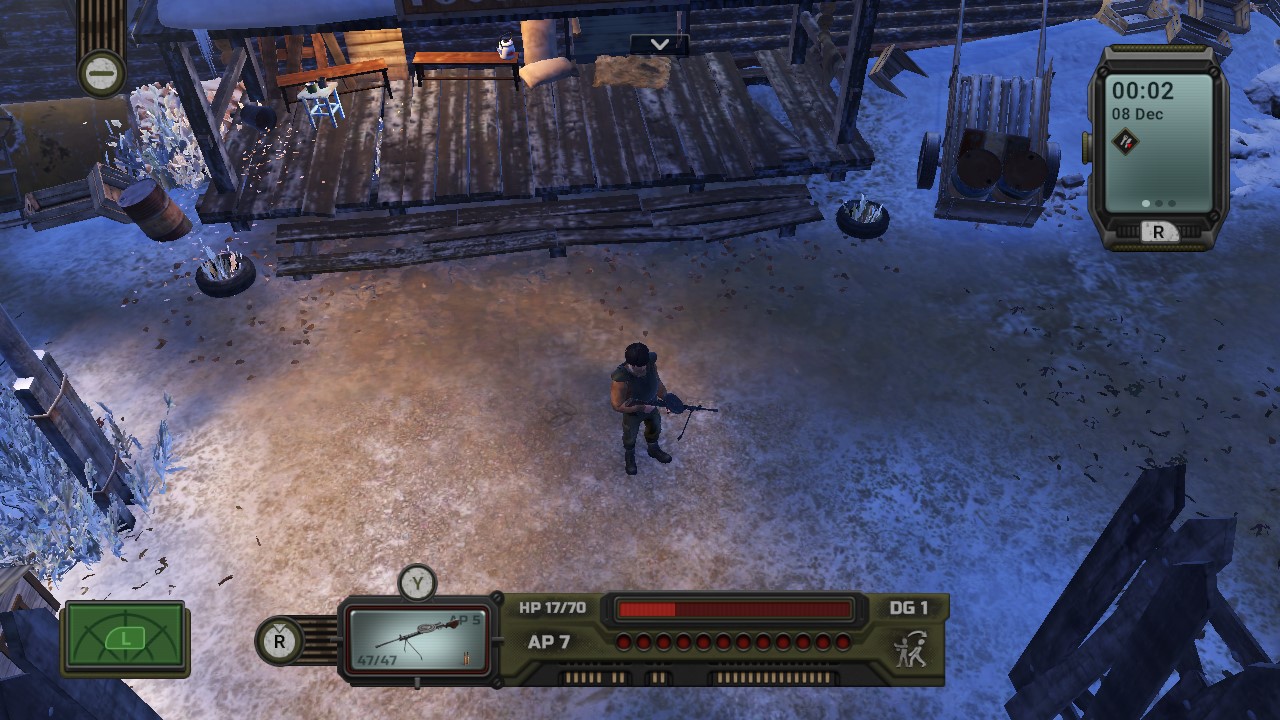
Task: Click the wrench quest notification on the watch
Action: pos(1124,140)
